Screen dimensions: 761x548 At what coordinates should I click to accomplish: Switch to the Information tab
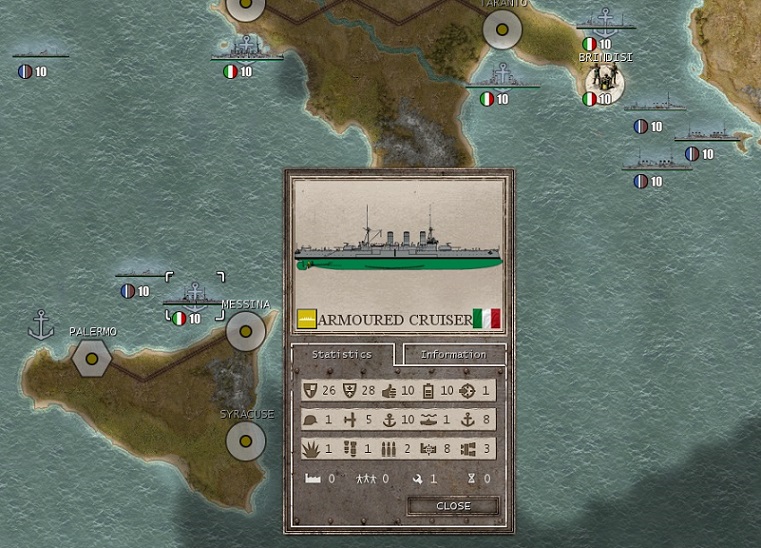(x=453, y=354)
